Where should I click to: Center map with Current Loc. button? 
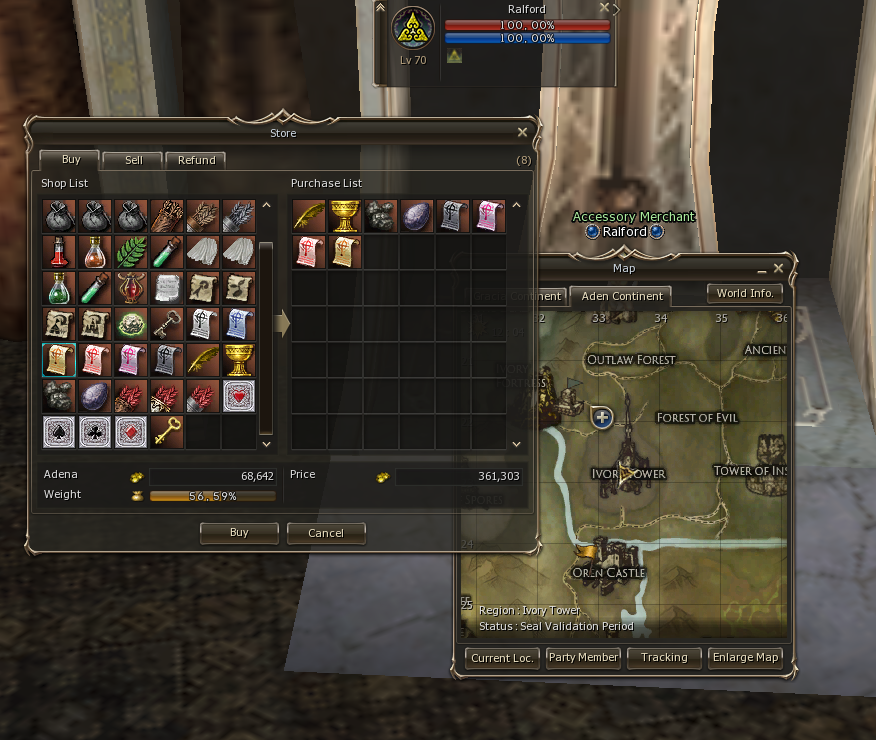click(503, 658)
